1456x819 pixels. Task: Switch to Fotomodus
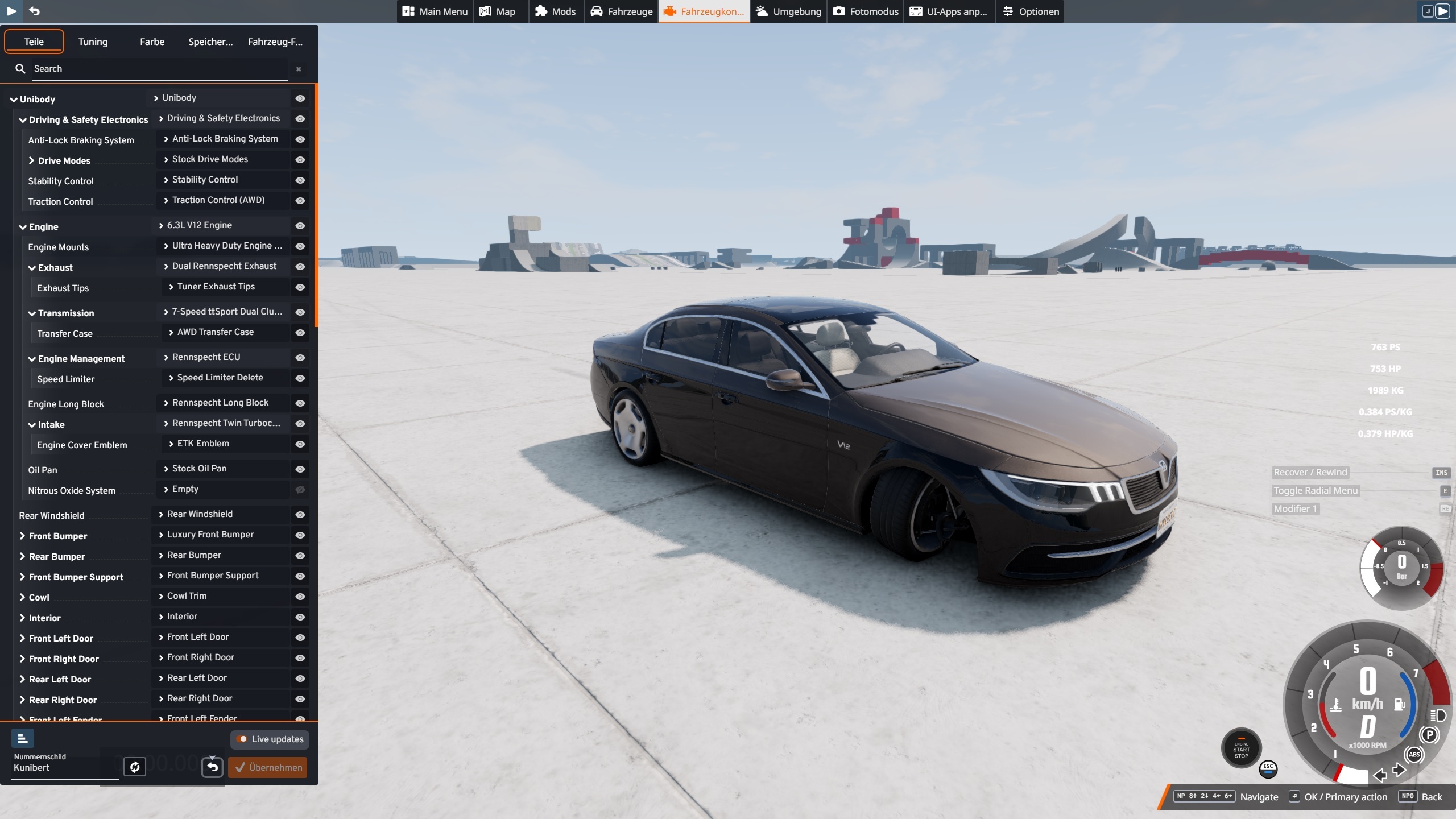[x=866, y=11]
